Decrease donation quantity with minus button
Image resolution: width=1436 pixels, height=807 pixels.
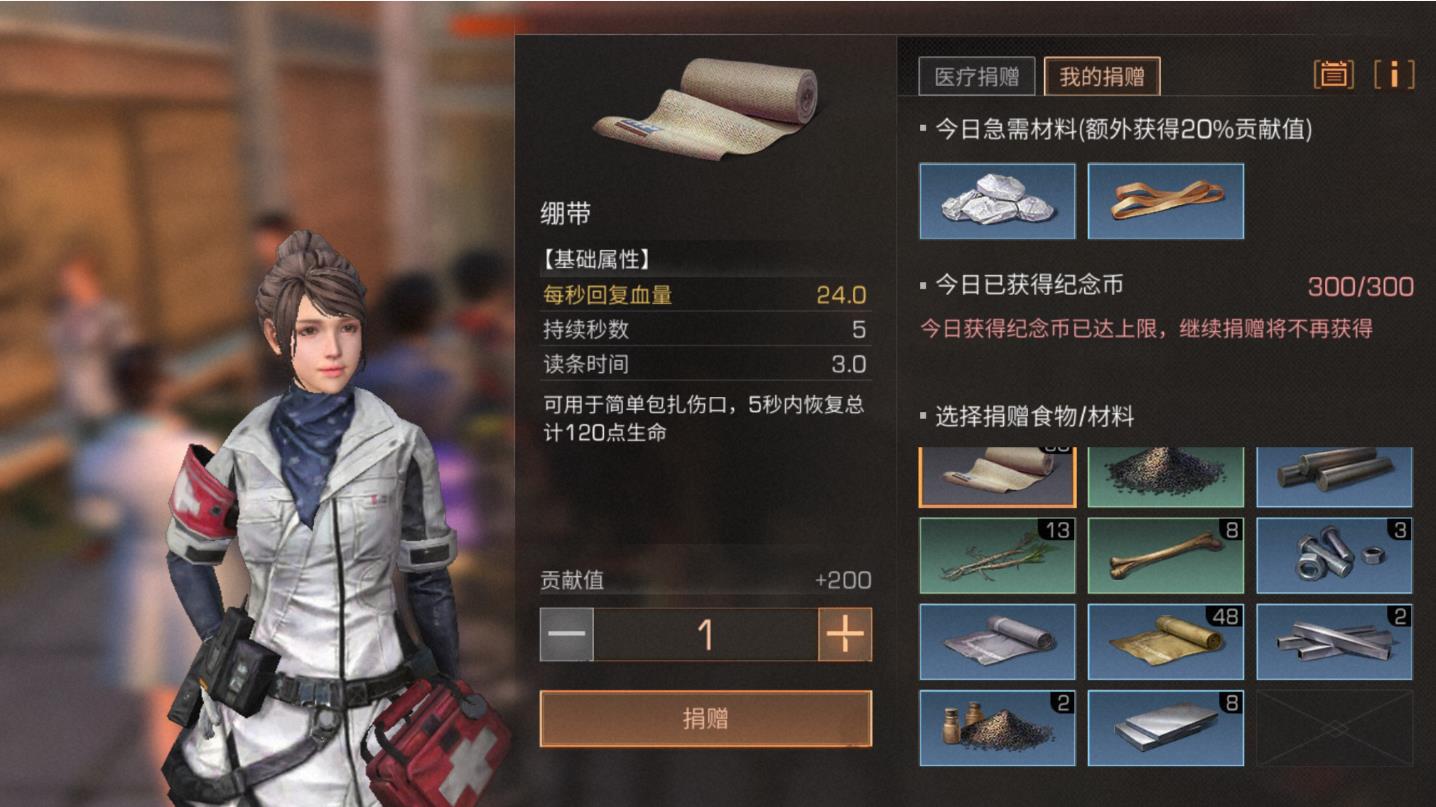(567, 635)
